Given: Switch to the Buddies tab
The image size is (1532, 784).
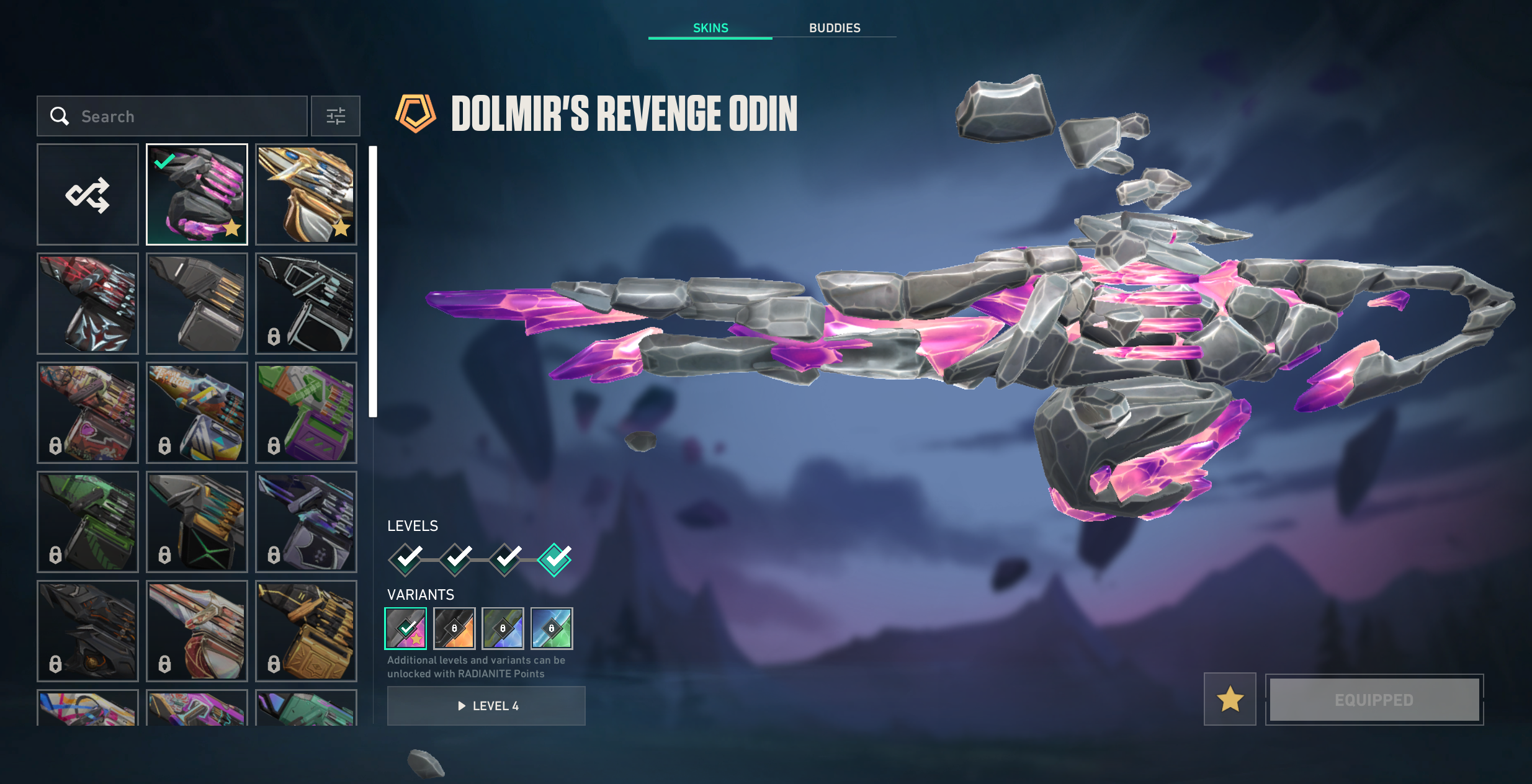Looking at the screenshot, I should pos(834,28).
